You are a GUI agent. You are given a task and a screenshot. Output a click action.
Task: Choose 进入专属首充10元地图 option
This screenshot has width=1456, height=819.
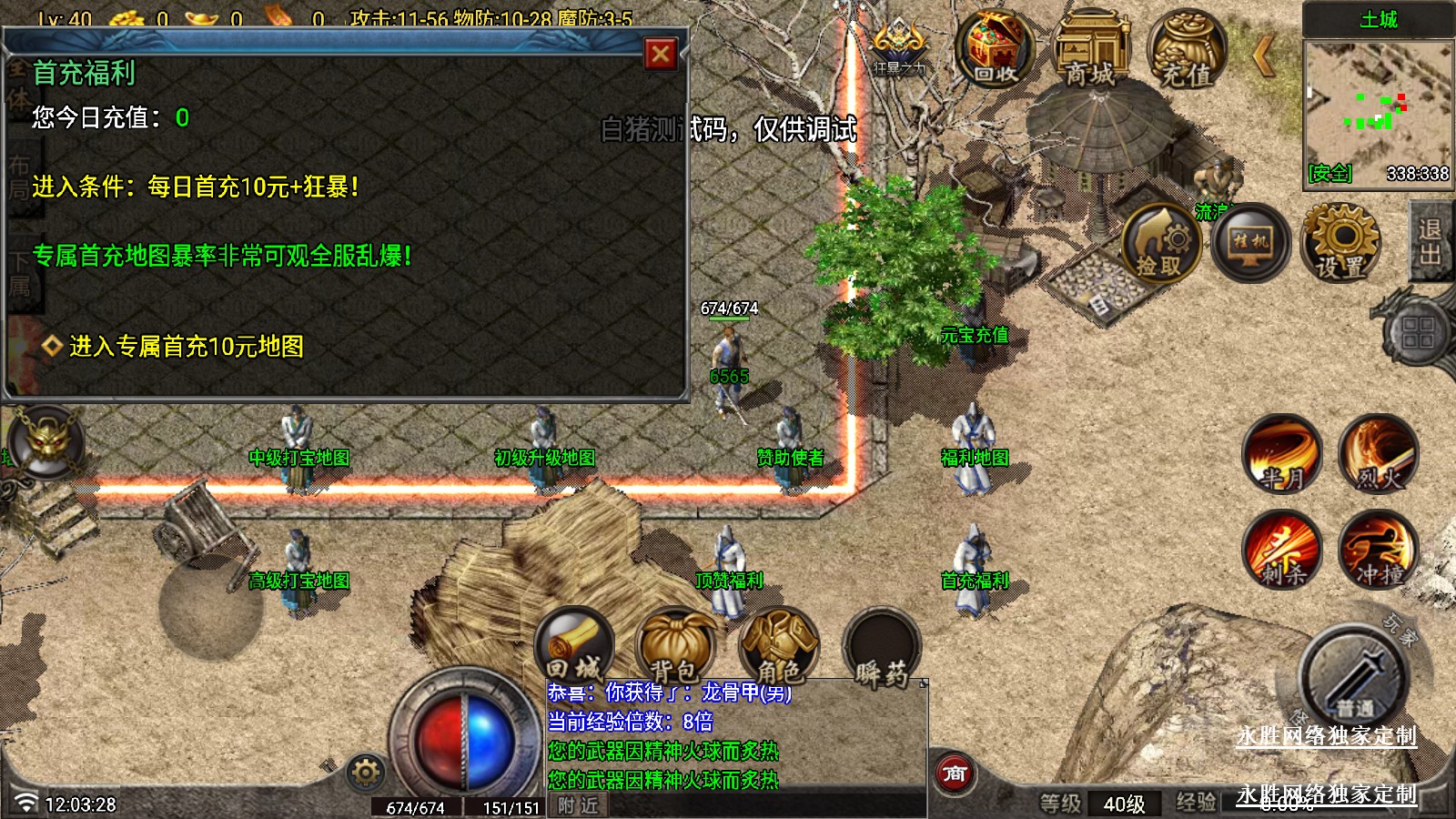point(186,347)
